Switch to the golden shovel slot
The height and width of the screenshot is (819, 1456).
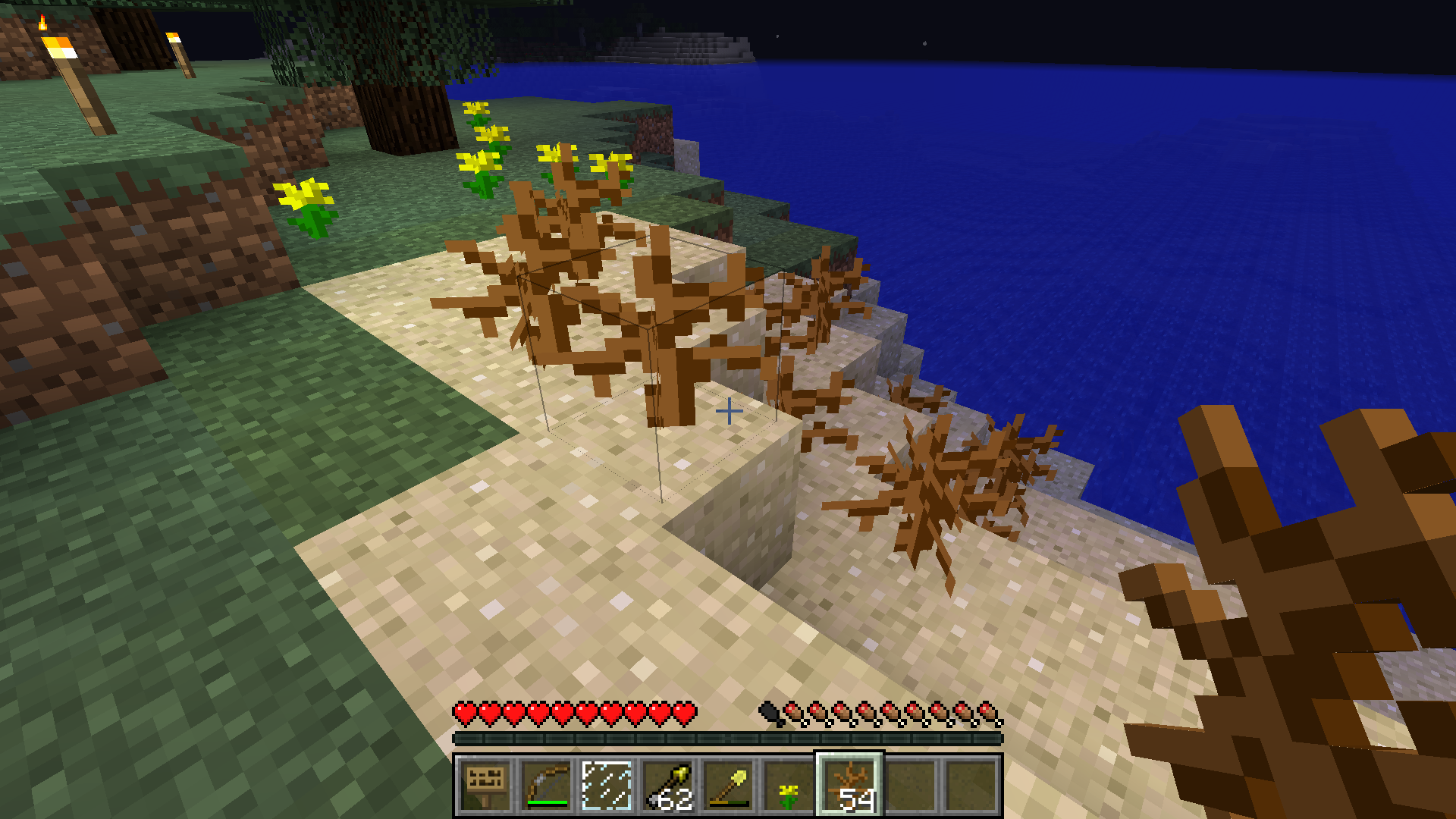point(728,786)
